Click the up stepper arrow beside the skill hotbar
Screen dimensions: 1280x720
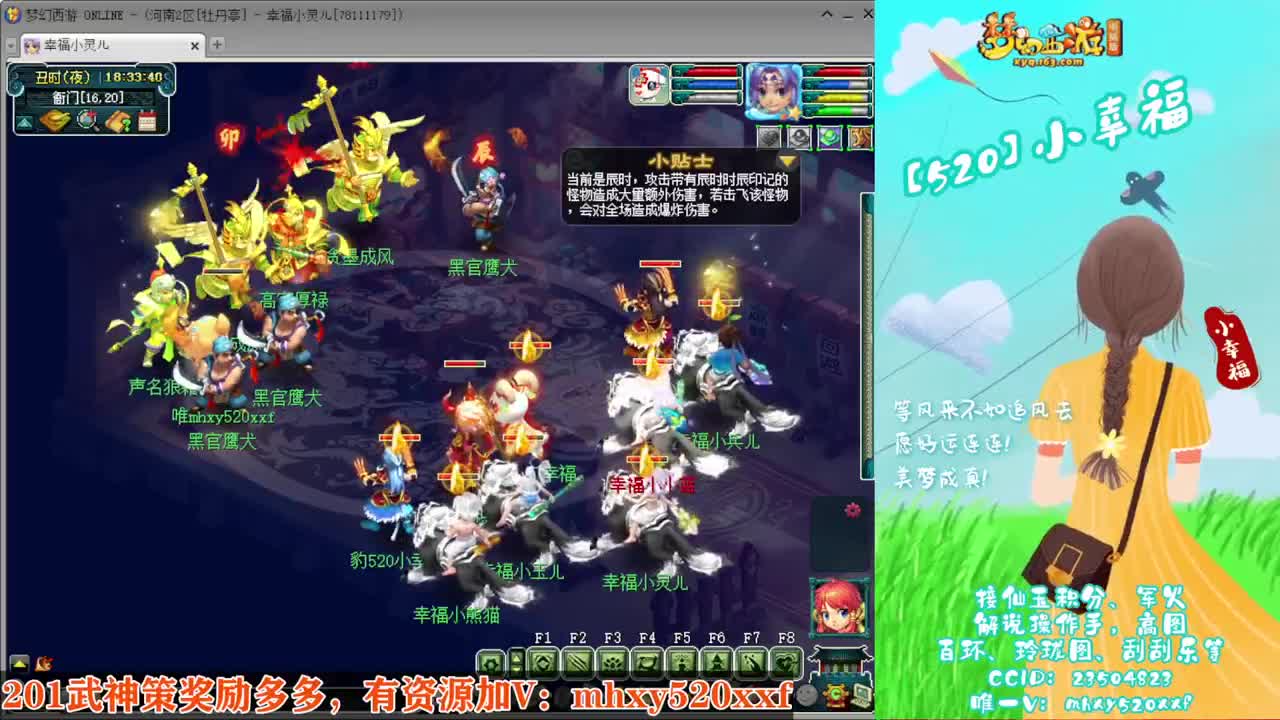516,655
